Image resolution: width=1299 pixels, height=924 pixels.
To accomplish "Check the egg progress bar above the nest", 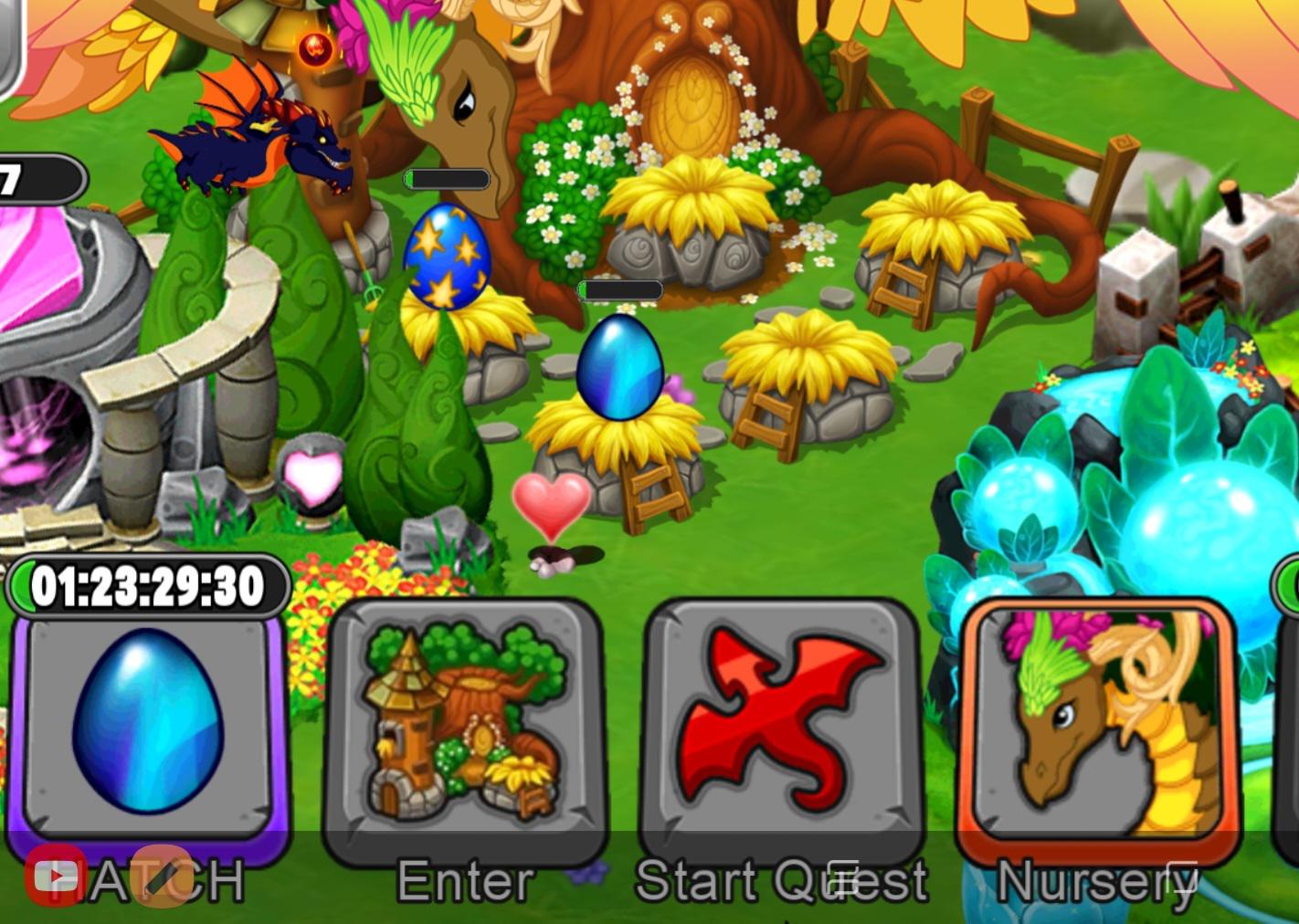I will 619,289.
